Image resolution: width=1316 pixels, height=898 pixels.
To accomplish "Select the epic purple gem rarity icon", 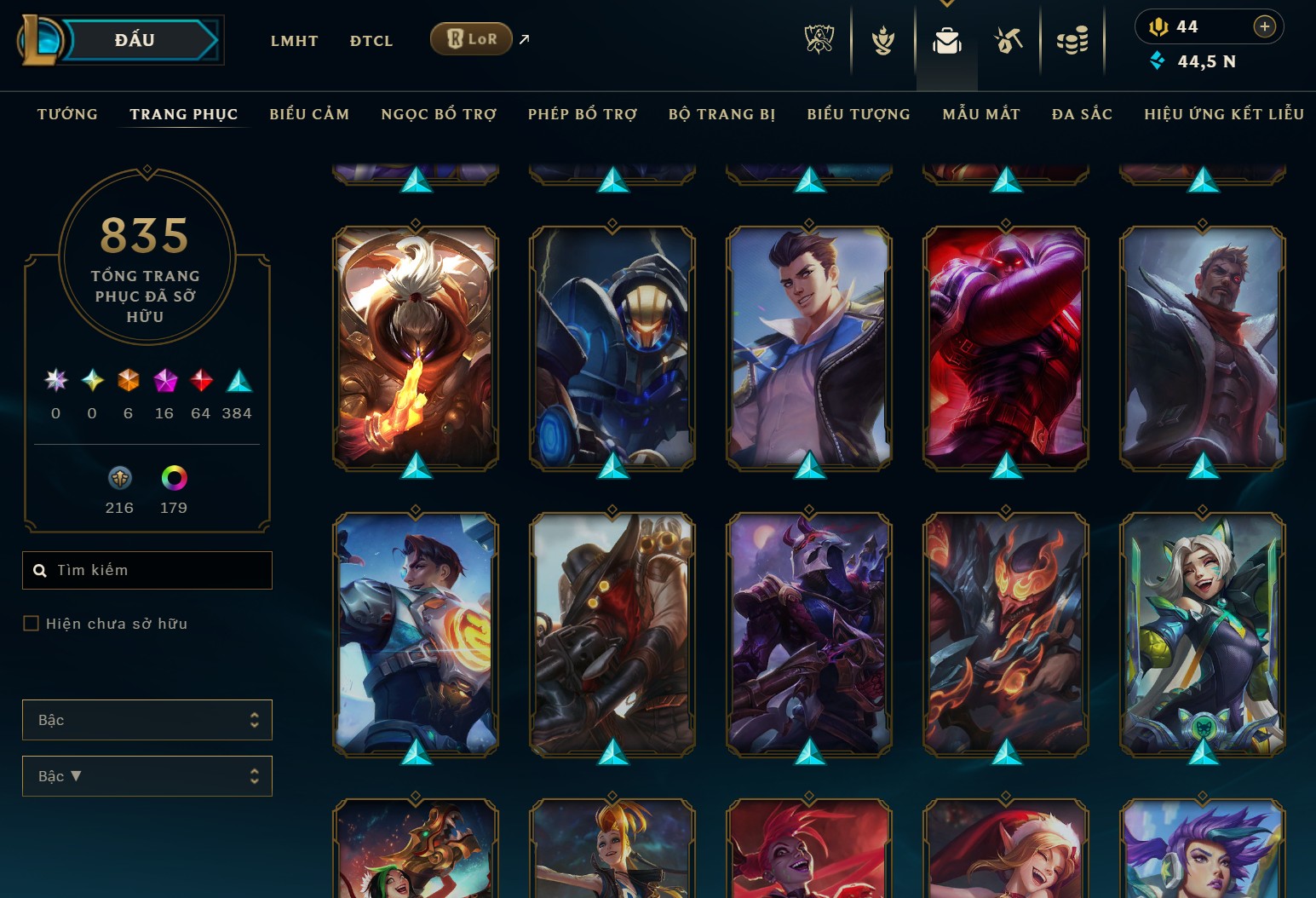I will coord(164,382).
